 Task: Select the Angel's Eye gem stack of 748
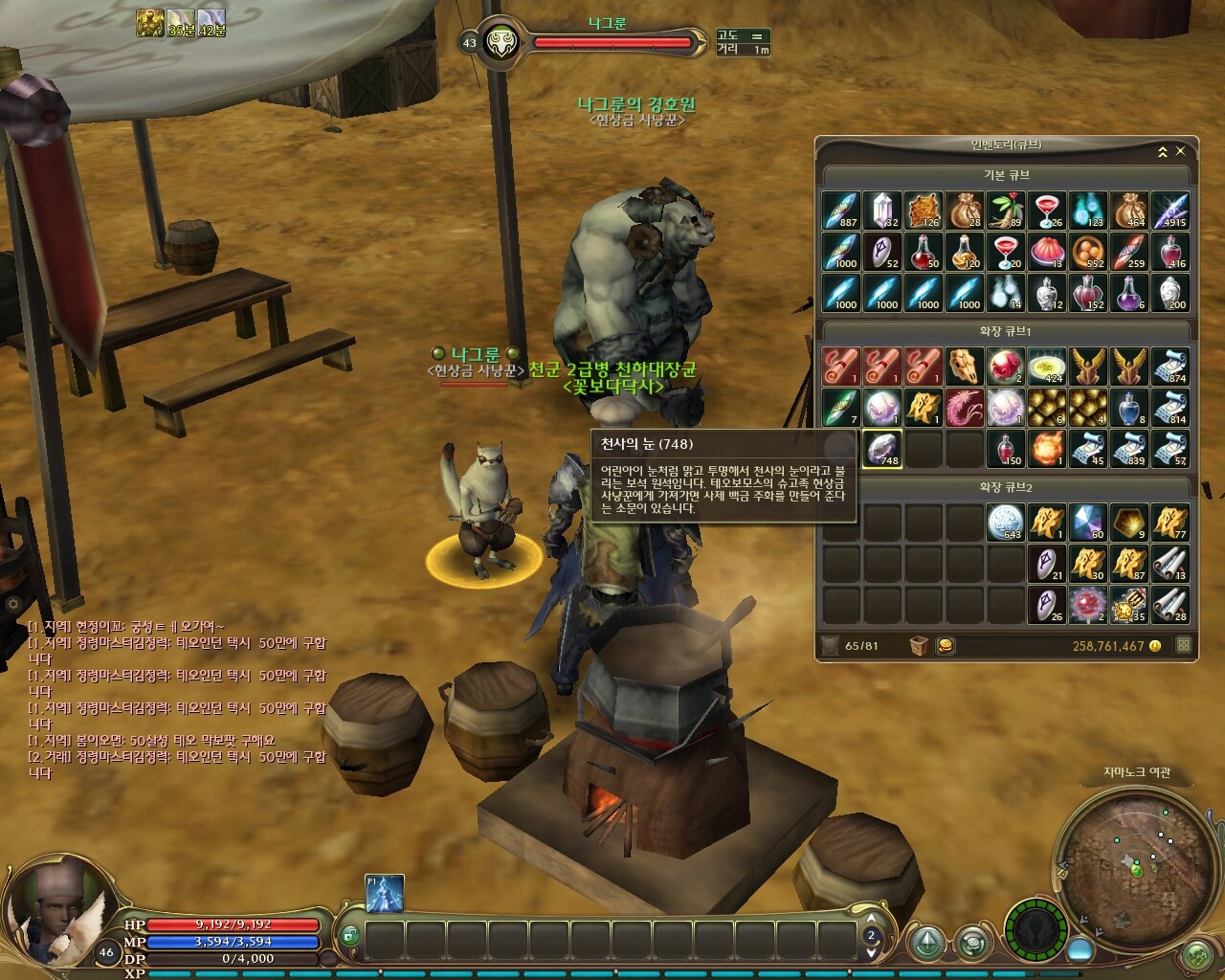click(x=882, y=448)
